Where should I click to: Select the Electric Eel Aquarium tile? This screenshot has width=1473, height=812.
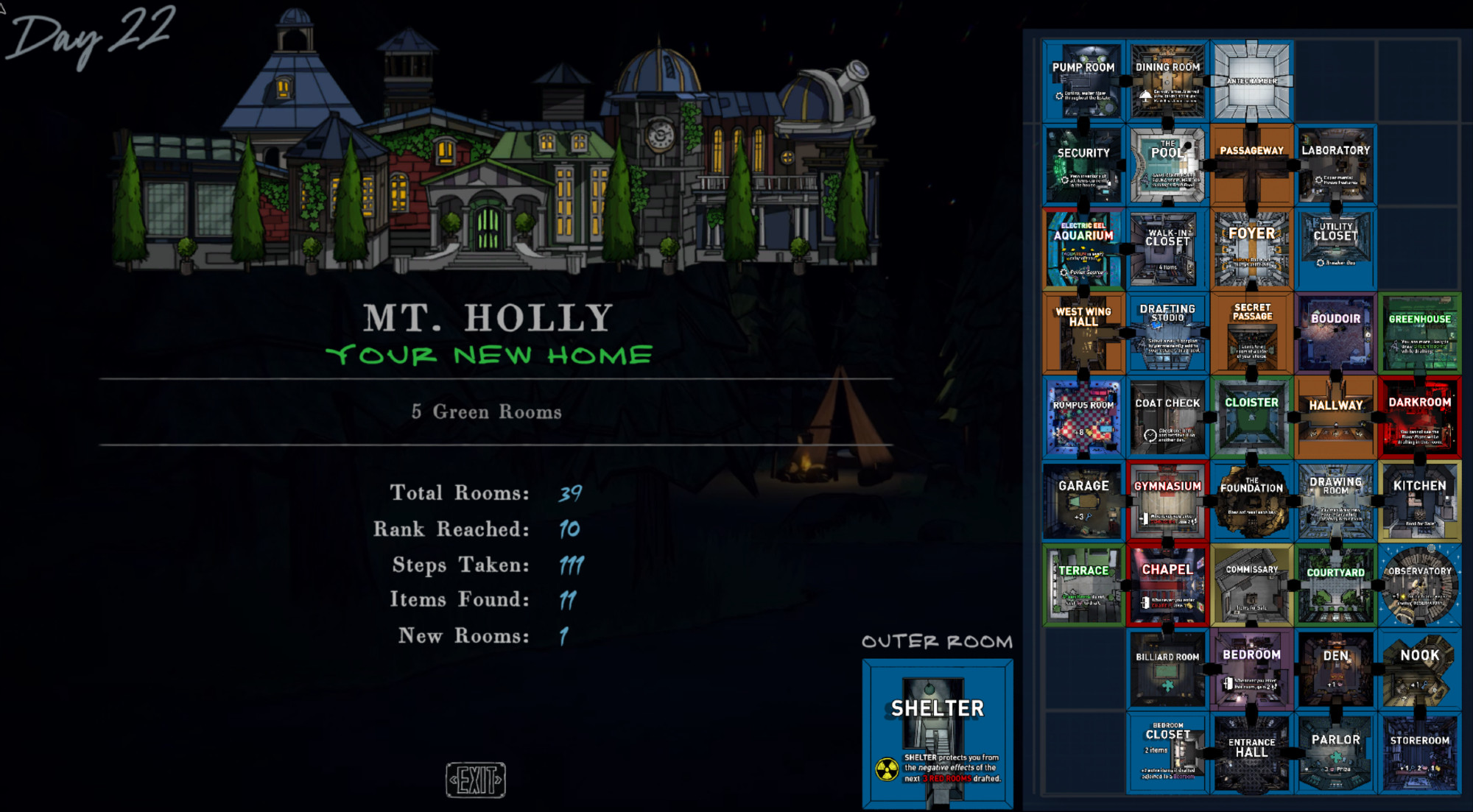tap(1083, 249)
